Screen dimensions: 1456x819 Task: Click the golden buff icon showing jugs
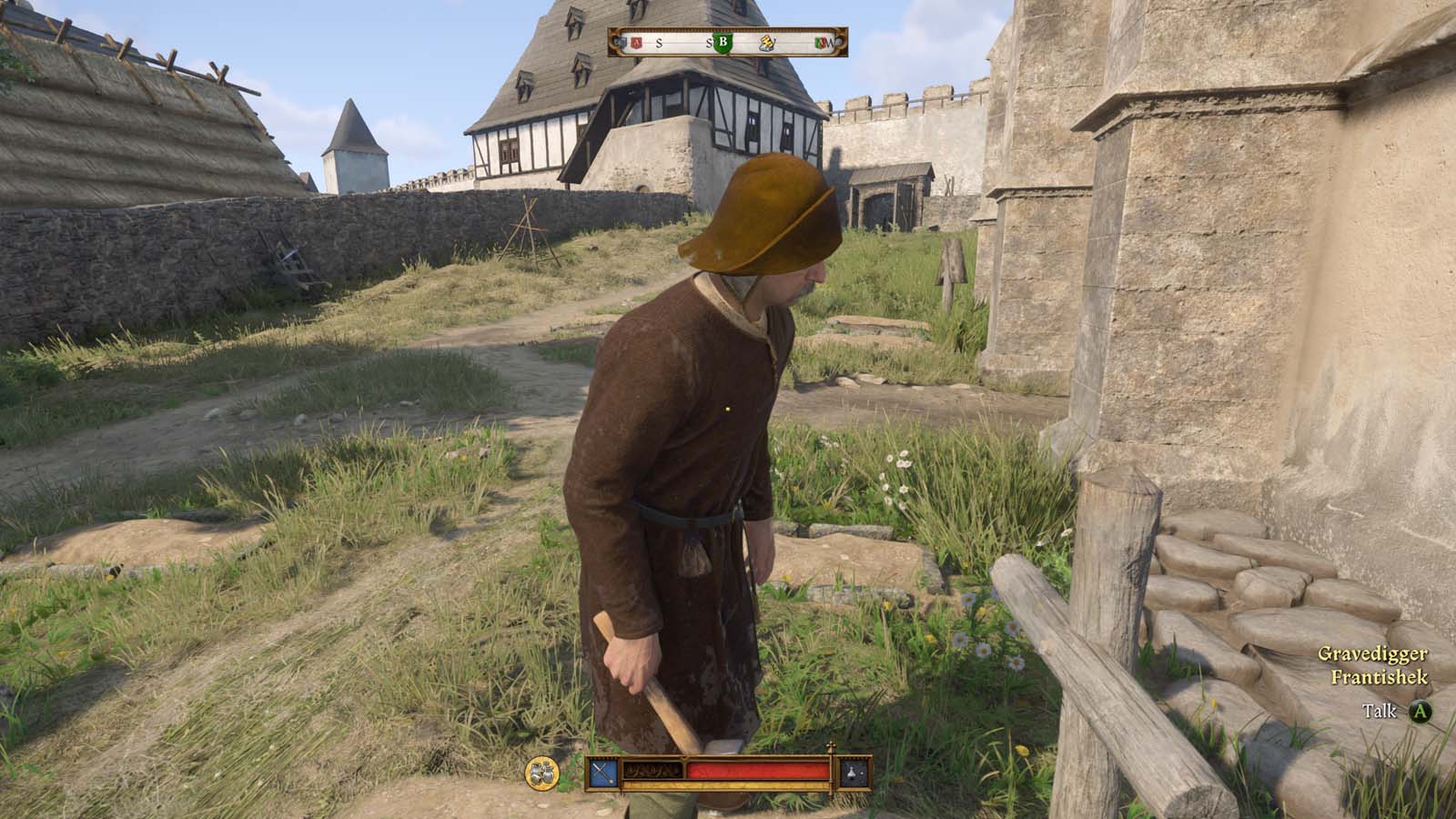coord(542,773)
